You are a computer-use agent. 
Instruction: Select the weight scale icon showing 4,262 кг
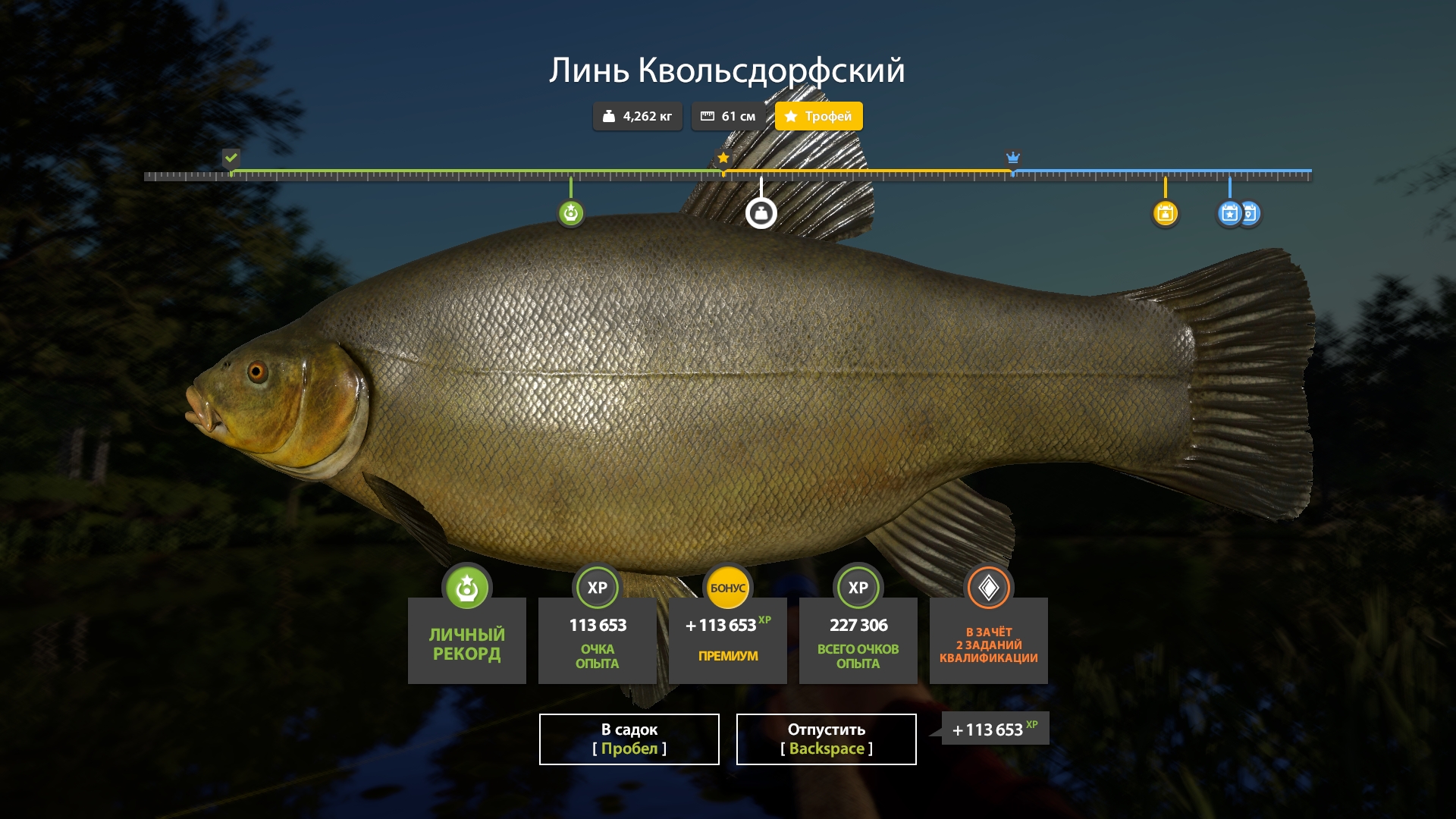point(609,116)
